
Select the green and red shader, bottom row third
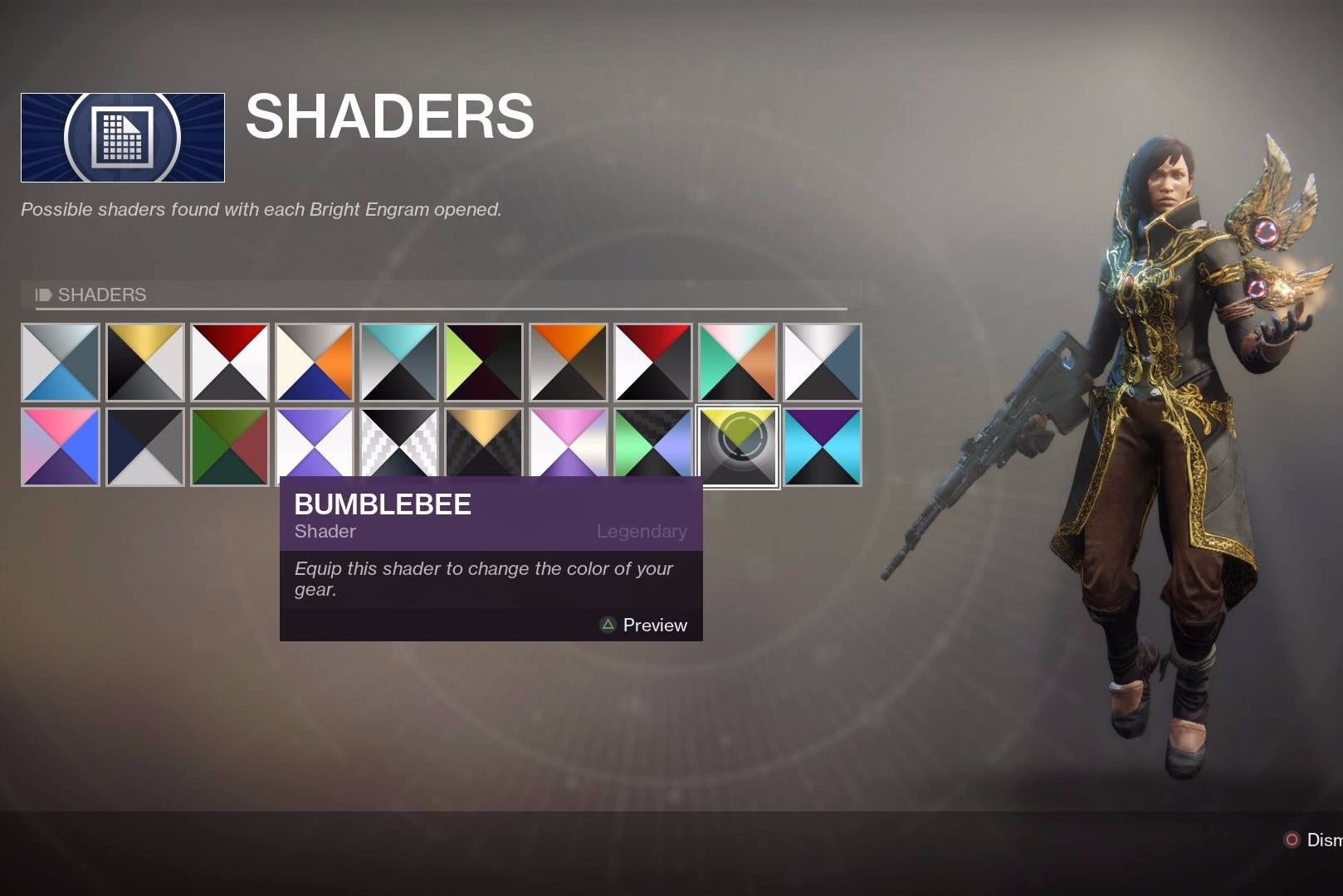click(230, 446)
